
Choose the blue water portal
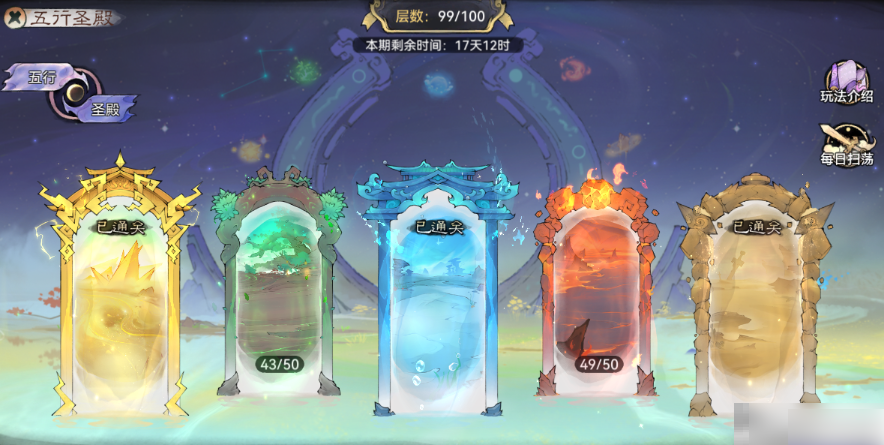[x=439, y=300]
